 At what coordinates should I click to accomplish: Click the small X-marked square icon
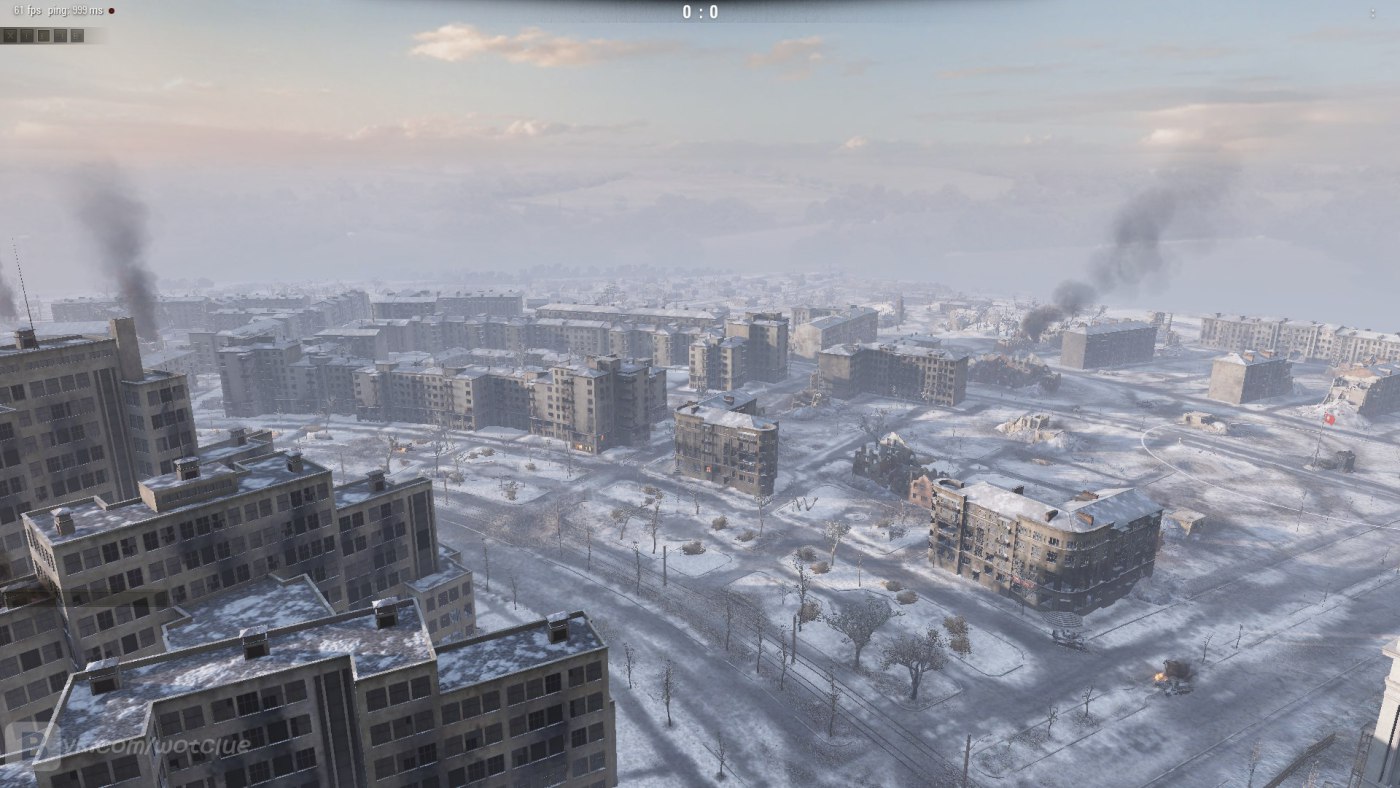[10, 35]
